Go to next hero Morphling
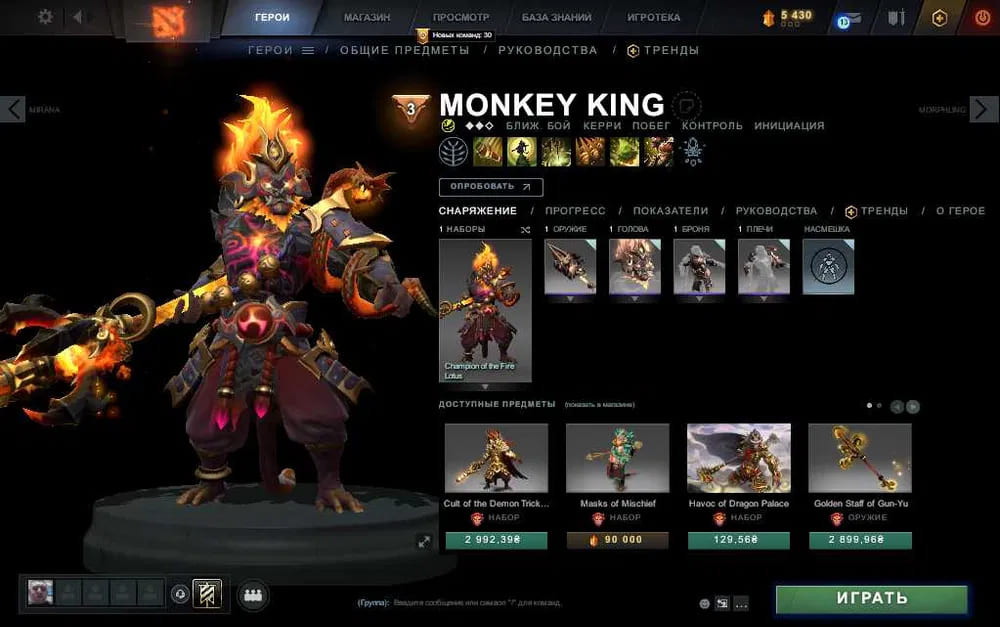Viewport: 1000px width, 627px height. tap(983, 109)
